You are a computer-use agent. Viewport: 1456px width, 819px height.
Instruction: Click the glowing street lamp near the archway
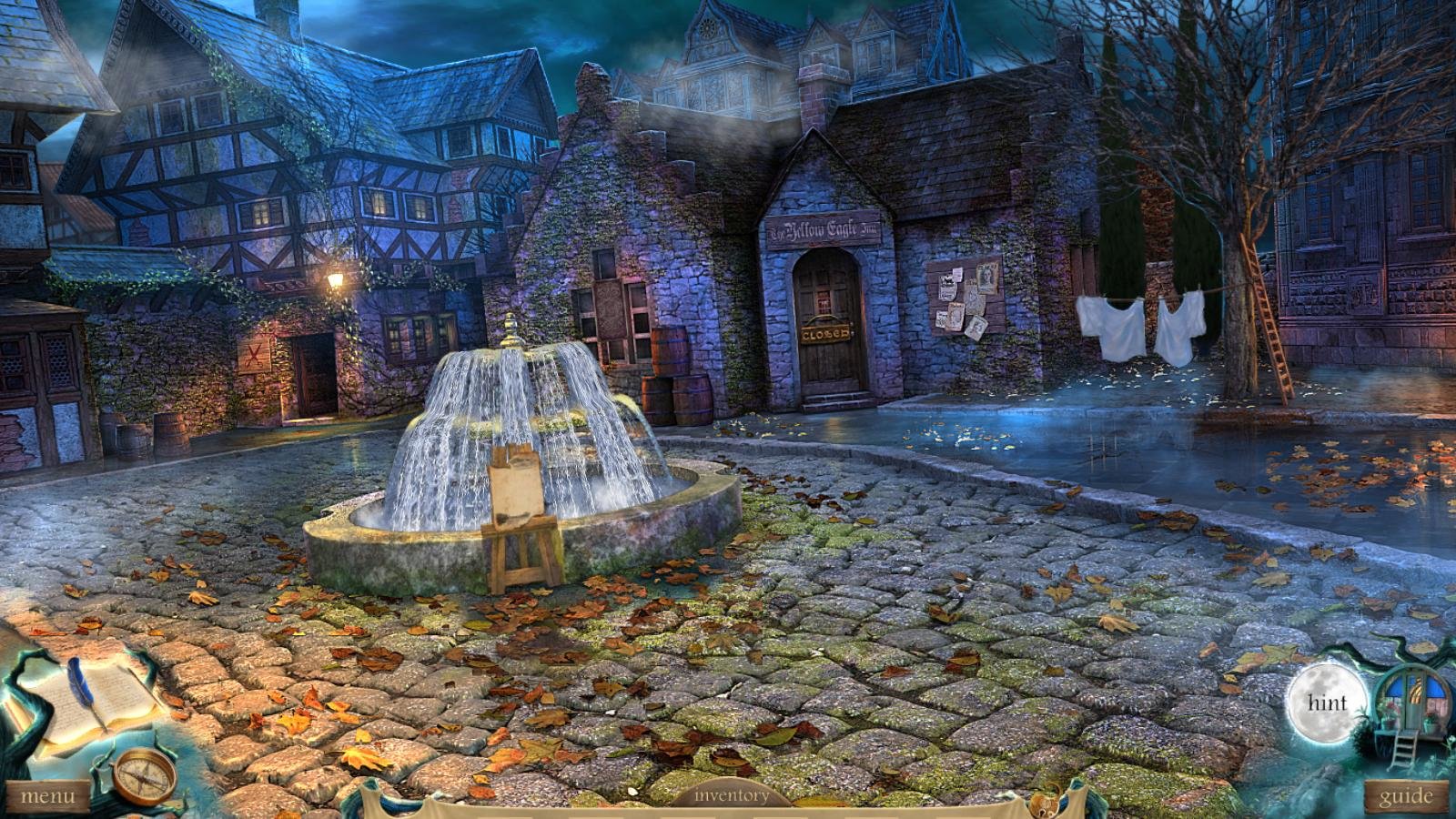tap(335, 282)
